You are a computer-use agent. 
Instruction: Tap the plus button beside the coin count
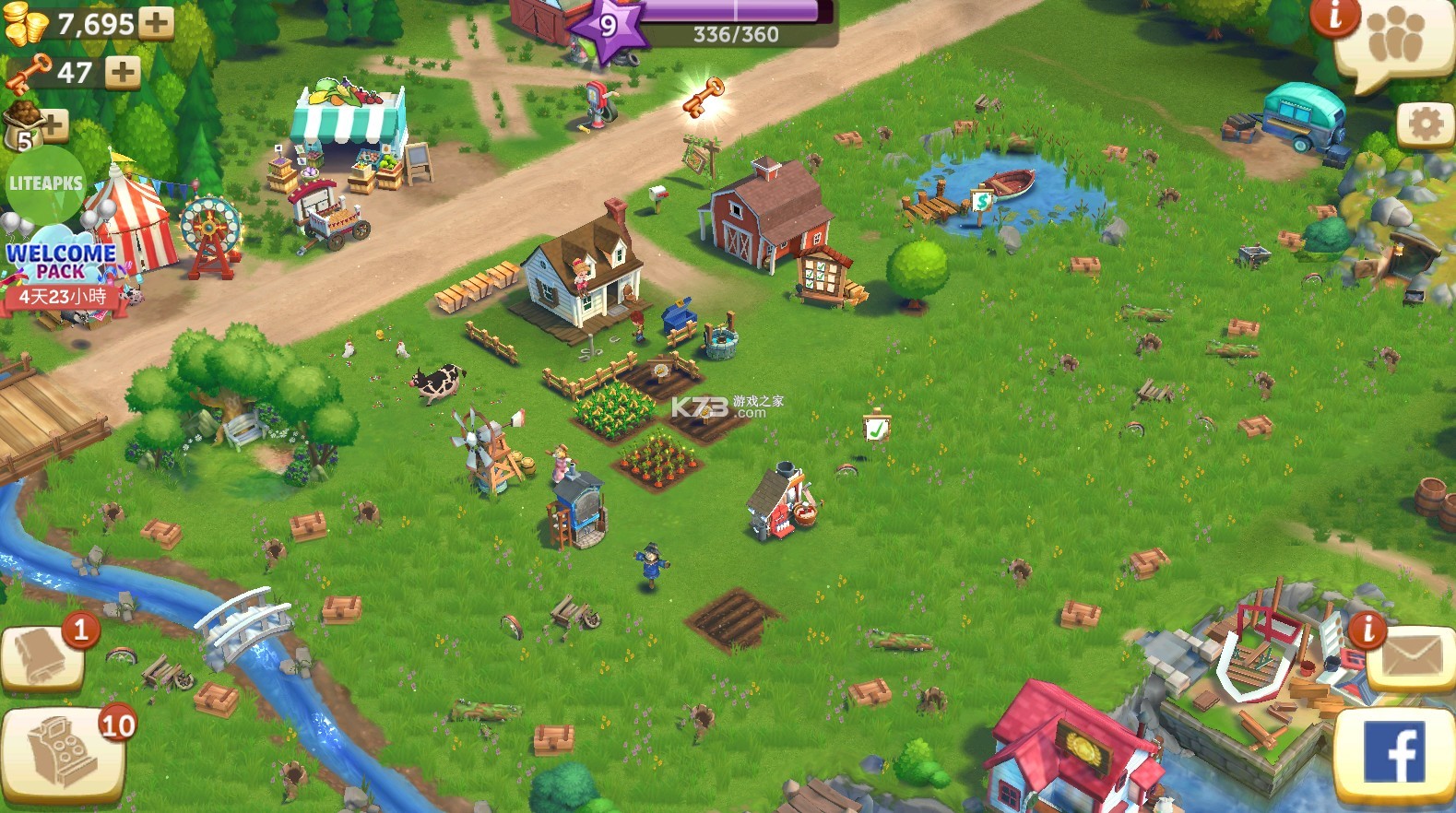(x=156, y=22)
